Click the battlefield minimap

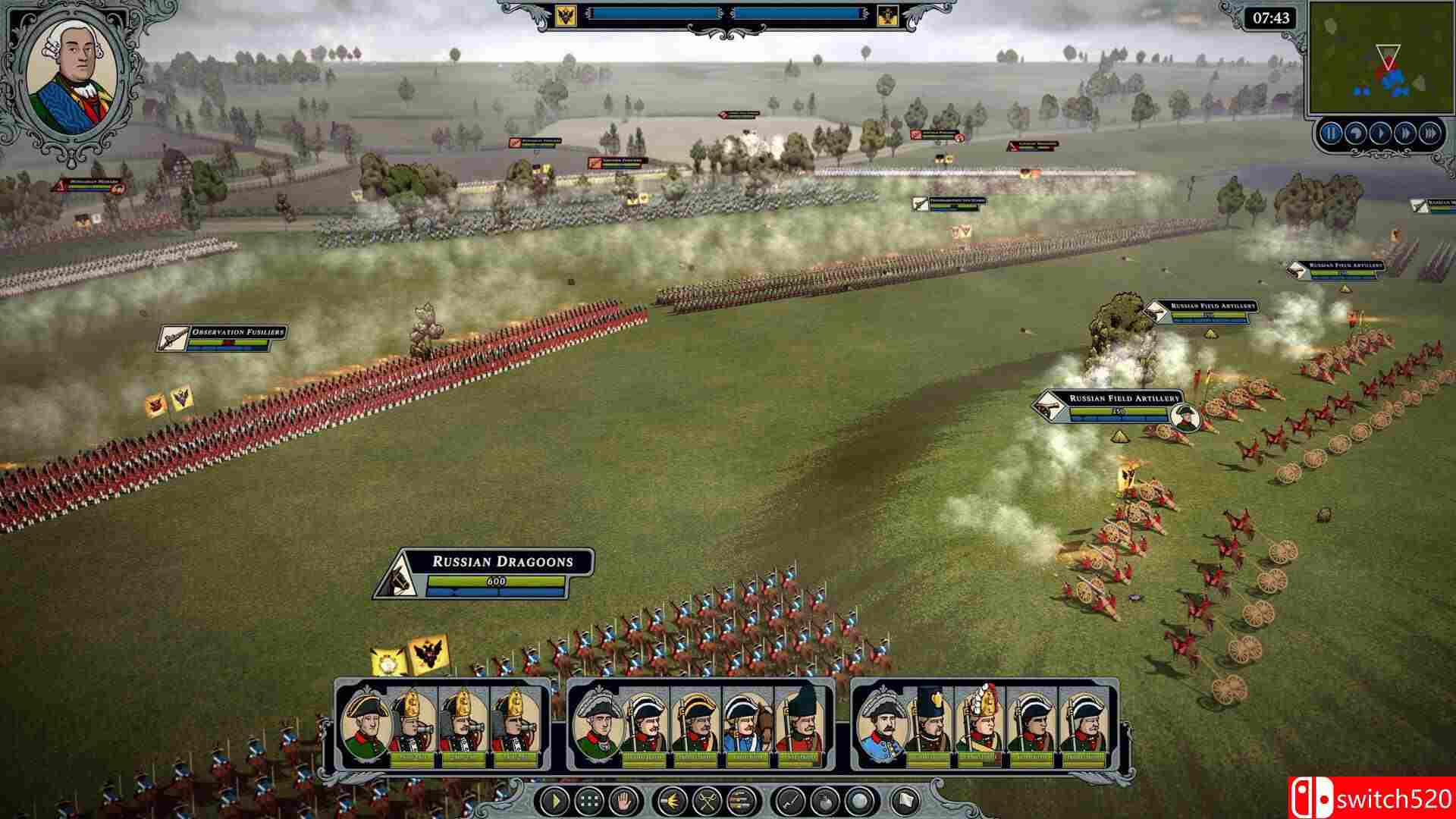pyautogui.click(x=1379, y=59)
